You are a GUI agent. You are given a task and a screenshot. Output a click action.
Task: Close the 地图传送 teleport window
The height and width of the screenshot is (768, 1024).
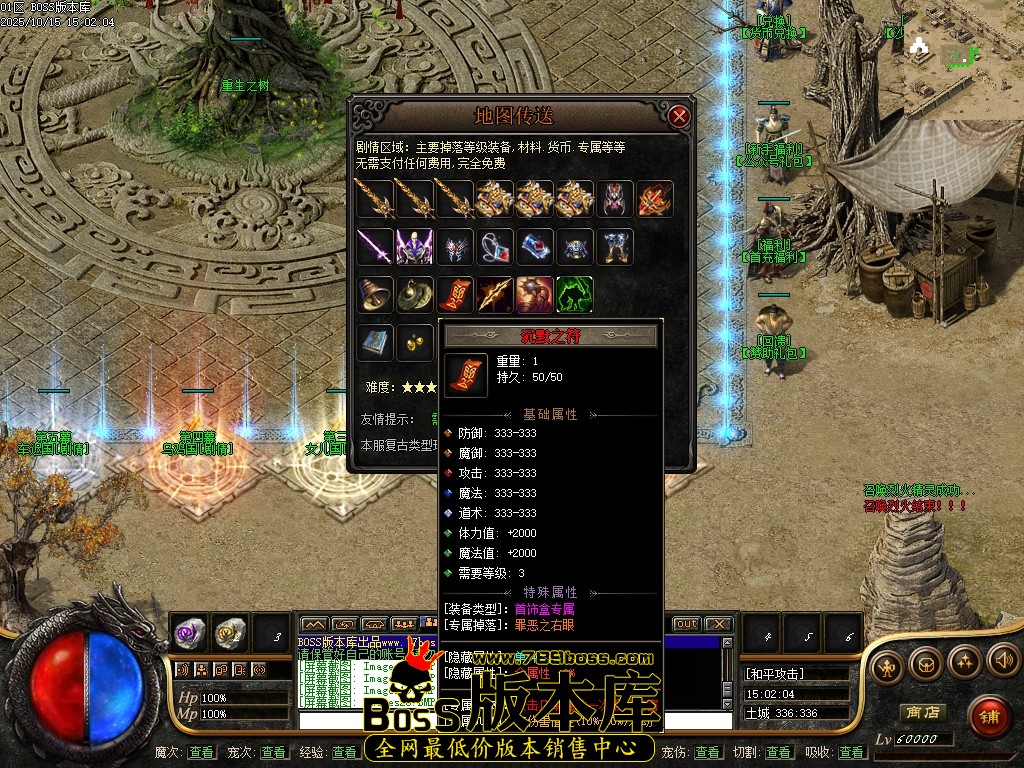[680, 116]
